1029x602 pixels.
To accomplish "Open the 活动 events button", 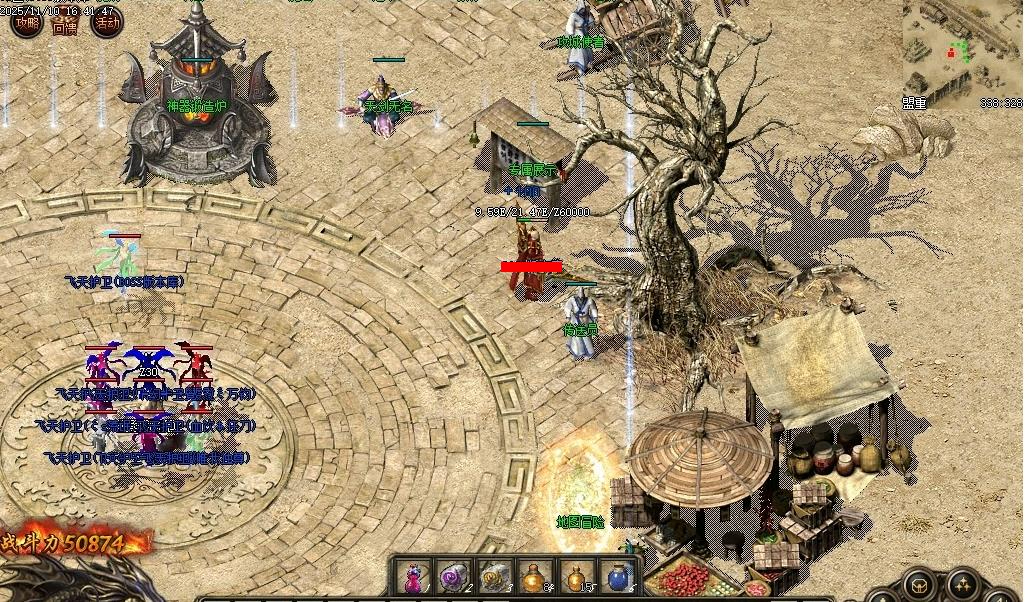I will tap(107, 22).
